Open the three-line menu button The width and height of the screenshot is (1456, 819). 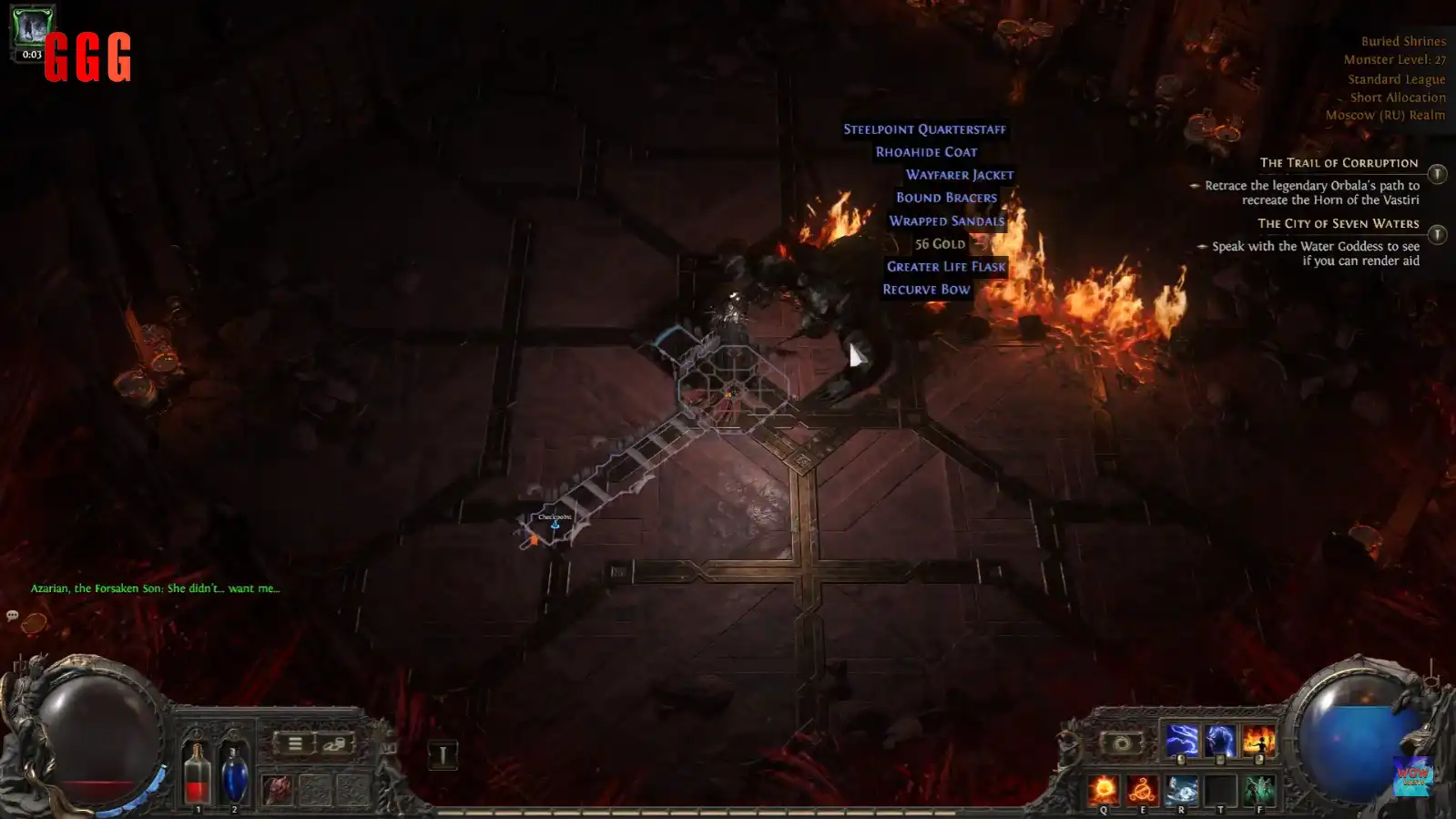(295, 744)
